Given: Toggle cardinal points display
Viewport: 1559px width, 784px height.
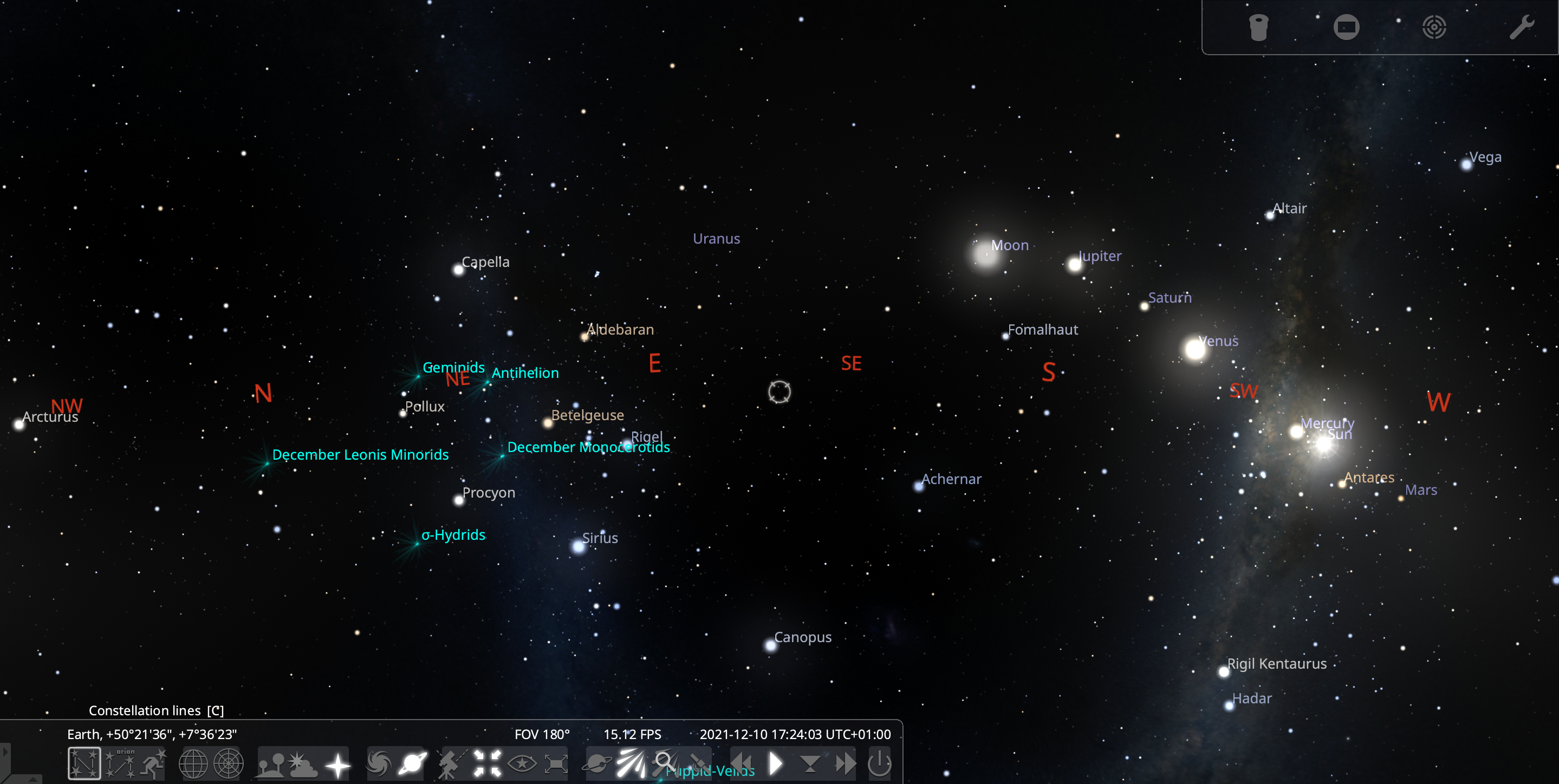Looking at the screenshot, I should point(337,763).
